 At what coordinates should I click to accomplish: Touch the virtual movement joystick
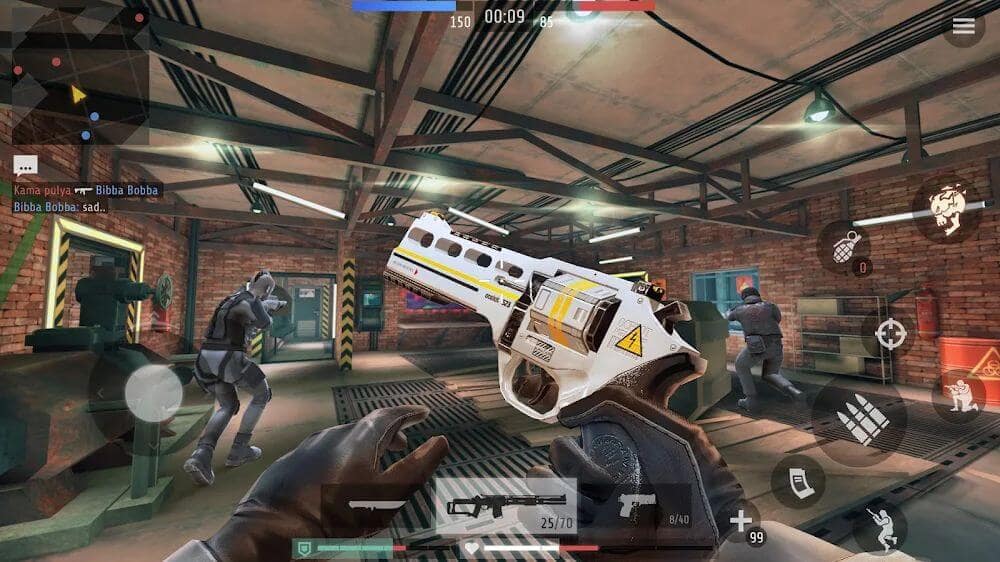coord(153,392)
